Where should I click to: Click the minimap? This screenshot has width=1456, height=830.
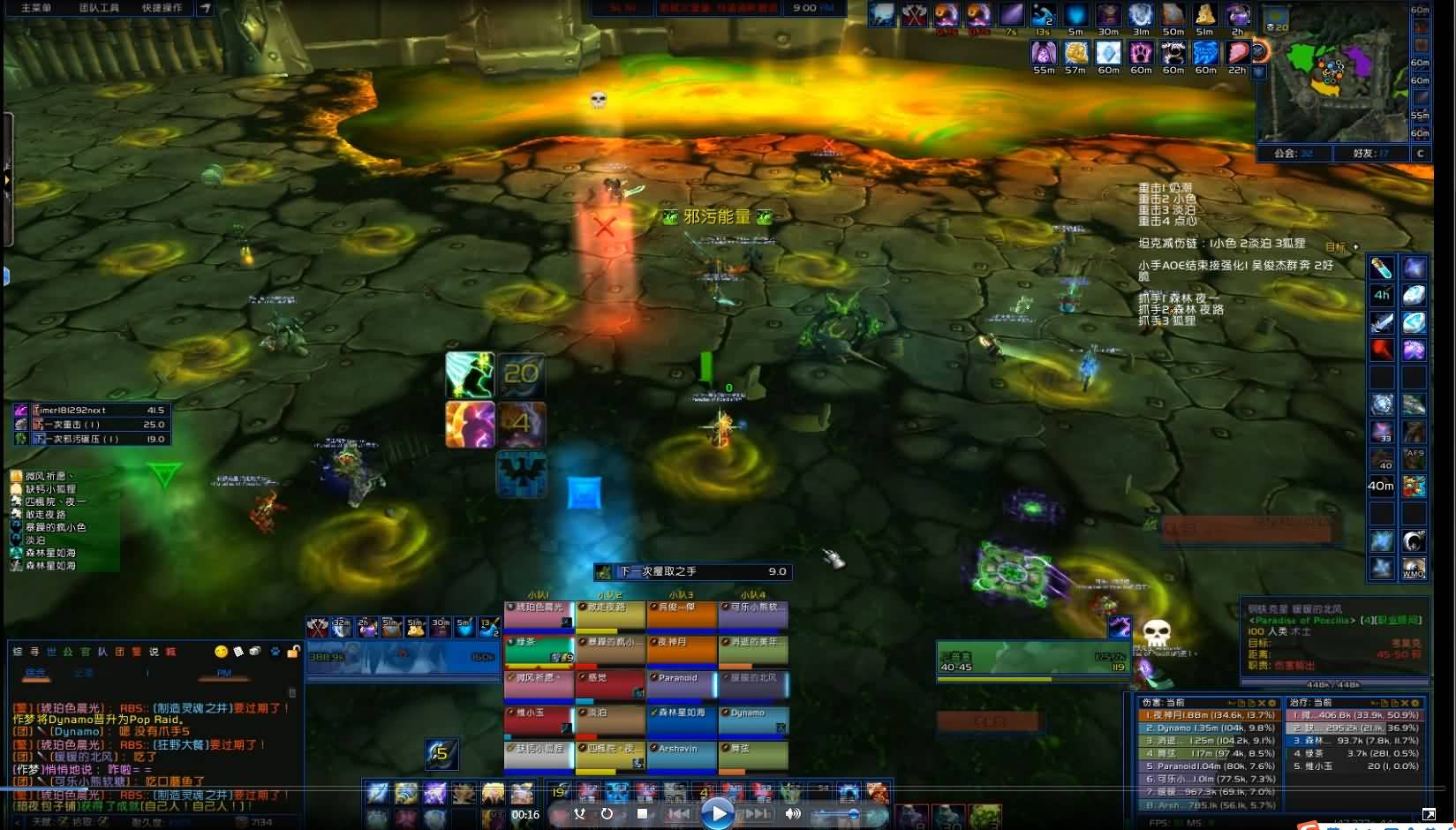point(1332,79)
